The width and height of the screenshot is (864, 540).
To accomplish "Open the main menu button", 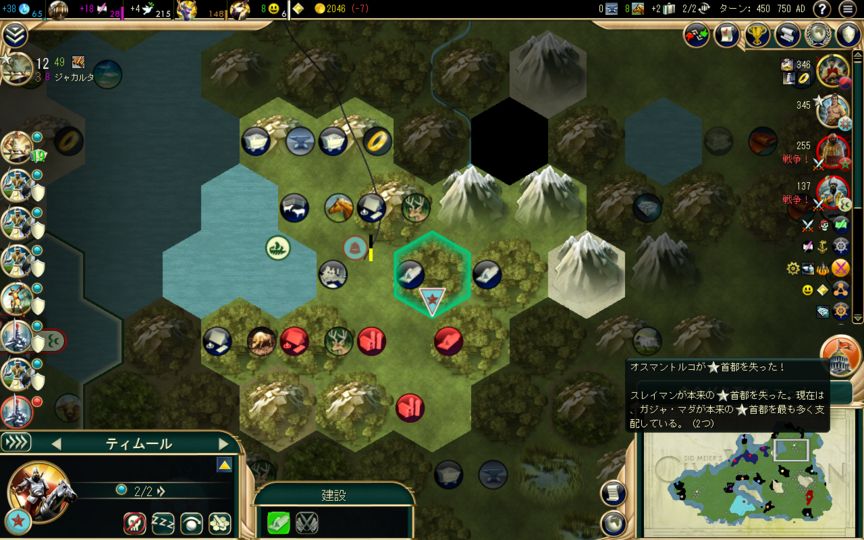I will point(850,9).
